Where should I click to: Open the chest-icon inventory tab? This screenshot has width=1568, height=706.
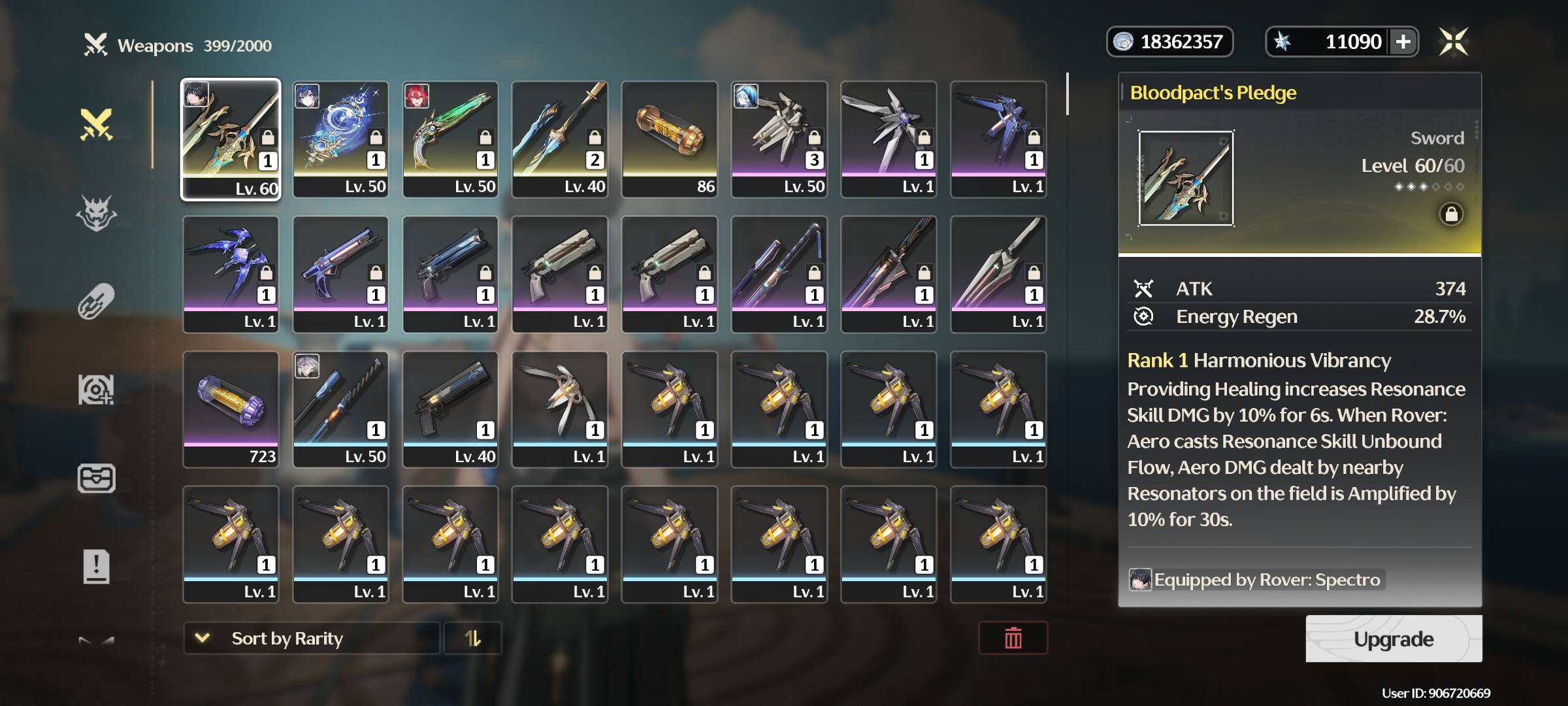coord(97,478)
